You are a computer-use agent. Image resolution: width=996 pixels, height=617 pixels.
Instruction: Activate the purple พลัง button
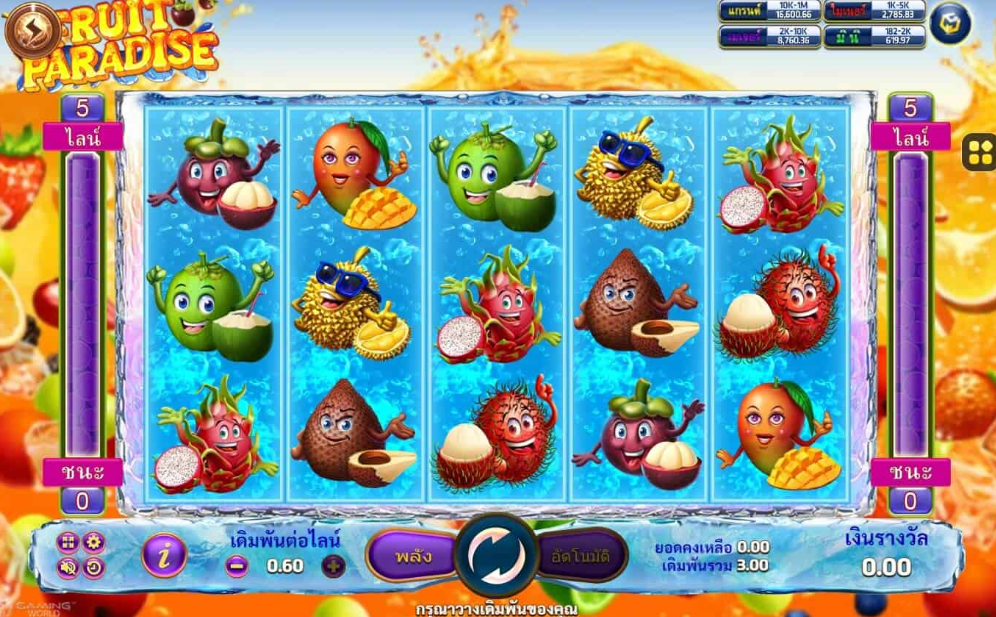pos(412,554)
